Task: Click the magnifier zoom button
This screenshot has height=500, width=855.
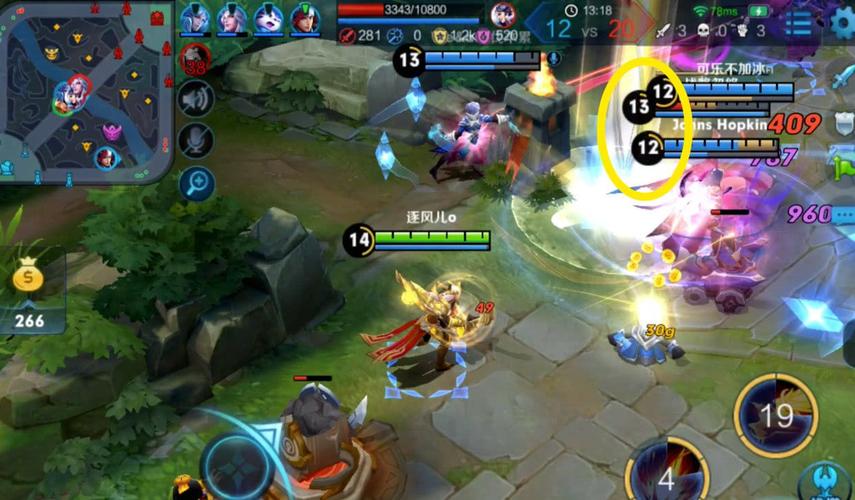Action: pyautogui.click(x=197, y=183)
